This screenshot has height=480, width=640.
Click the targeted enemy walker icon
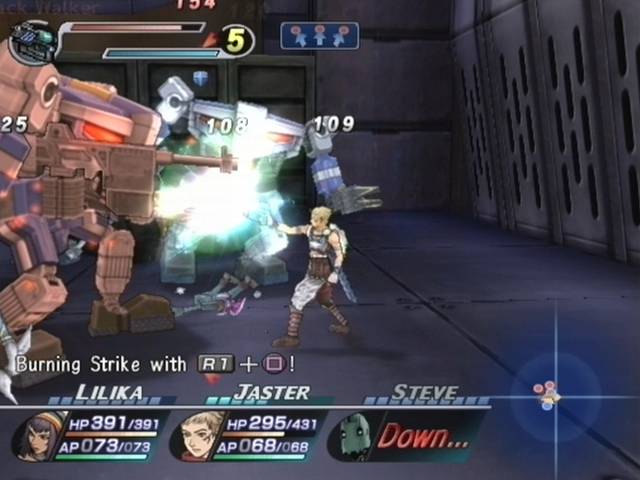point(30,43)
